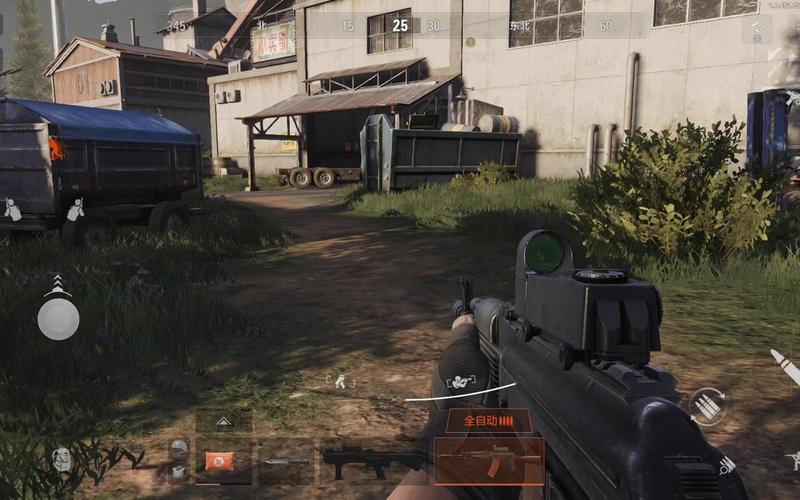Switch to the secondary black rifle slot
Screen dimensions: 800x500
(x=372, y=461)
